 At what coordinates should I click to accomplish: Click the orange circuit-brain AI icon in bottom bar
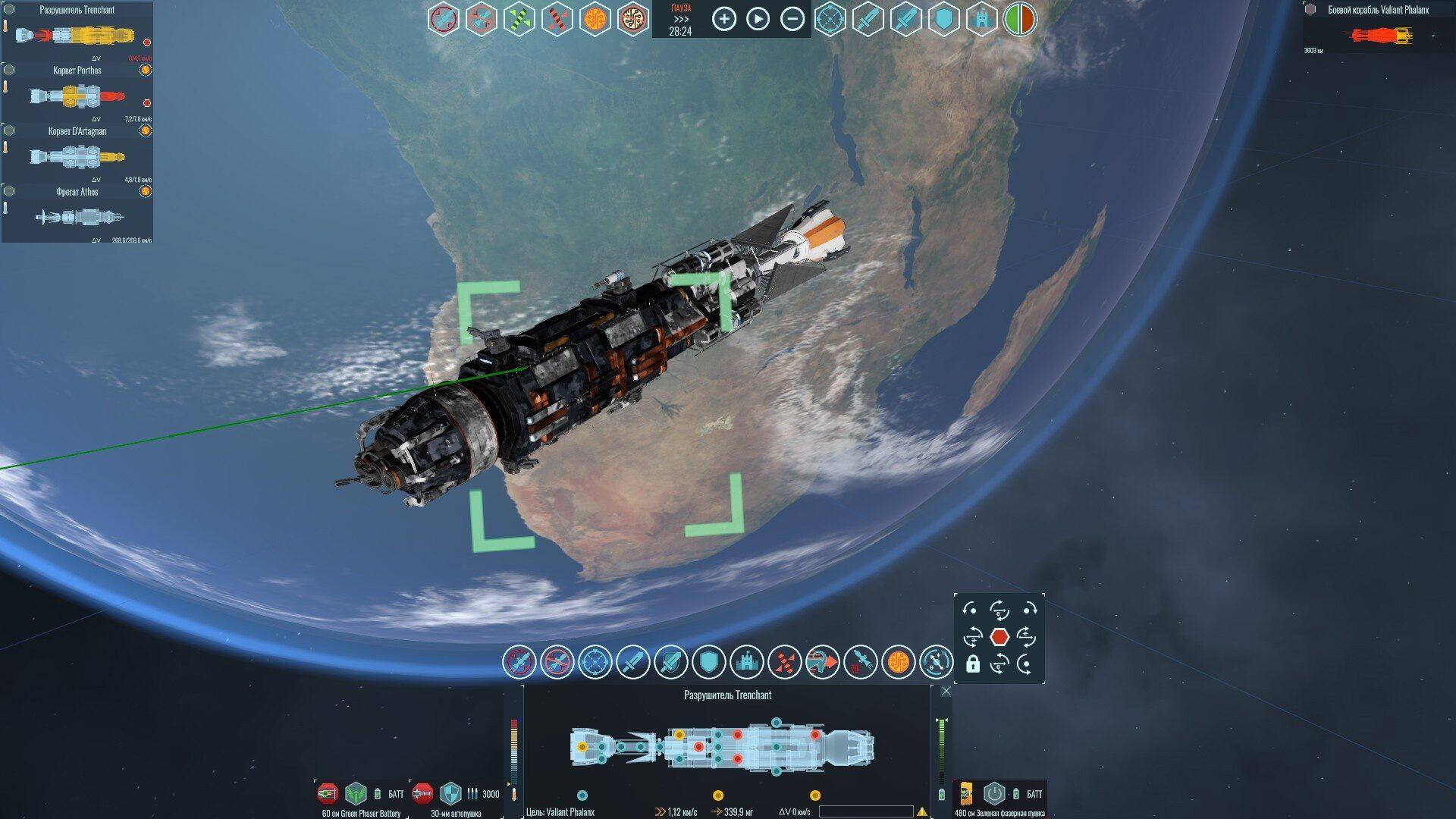(898, 662)
